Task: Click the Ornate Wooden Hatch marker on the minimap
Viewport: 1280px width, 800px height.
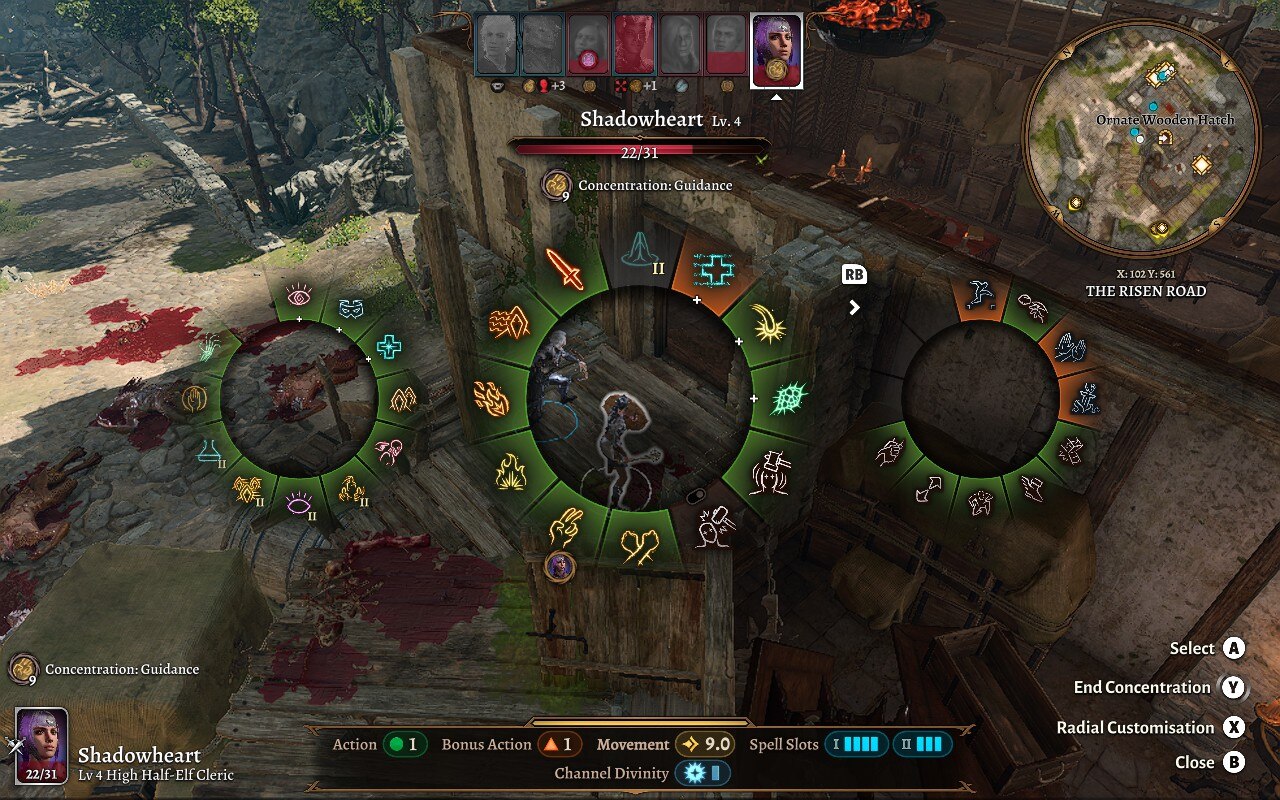Action: (1162, 73)
